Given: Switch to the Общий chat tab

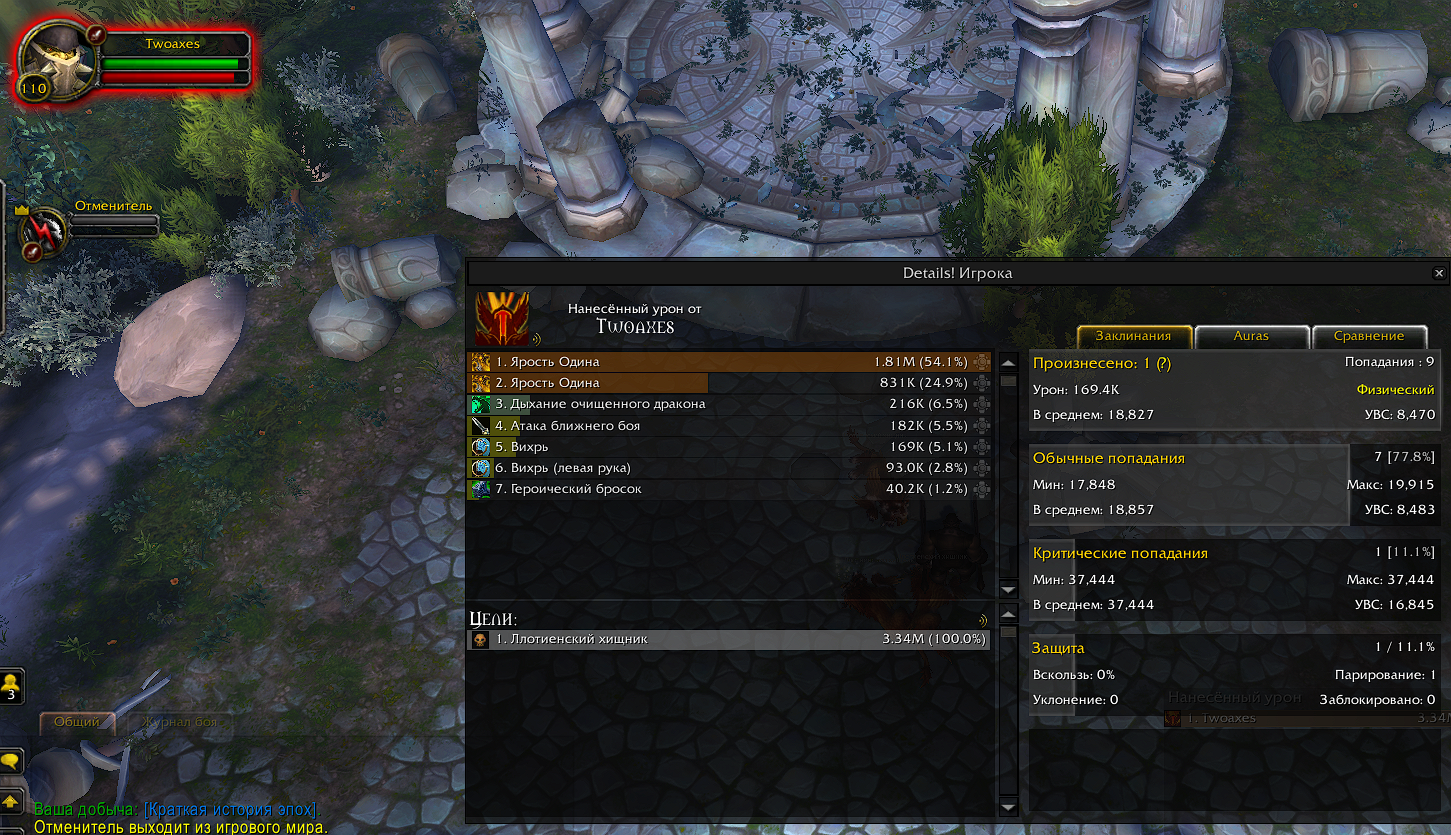Looking at the screenshot, I should coord(77,722).
